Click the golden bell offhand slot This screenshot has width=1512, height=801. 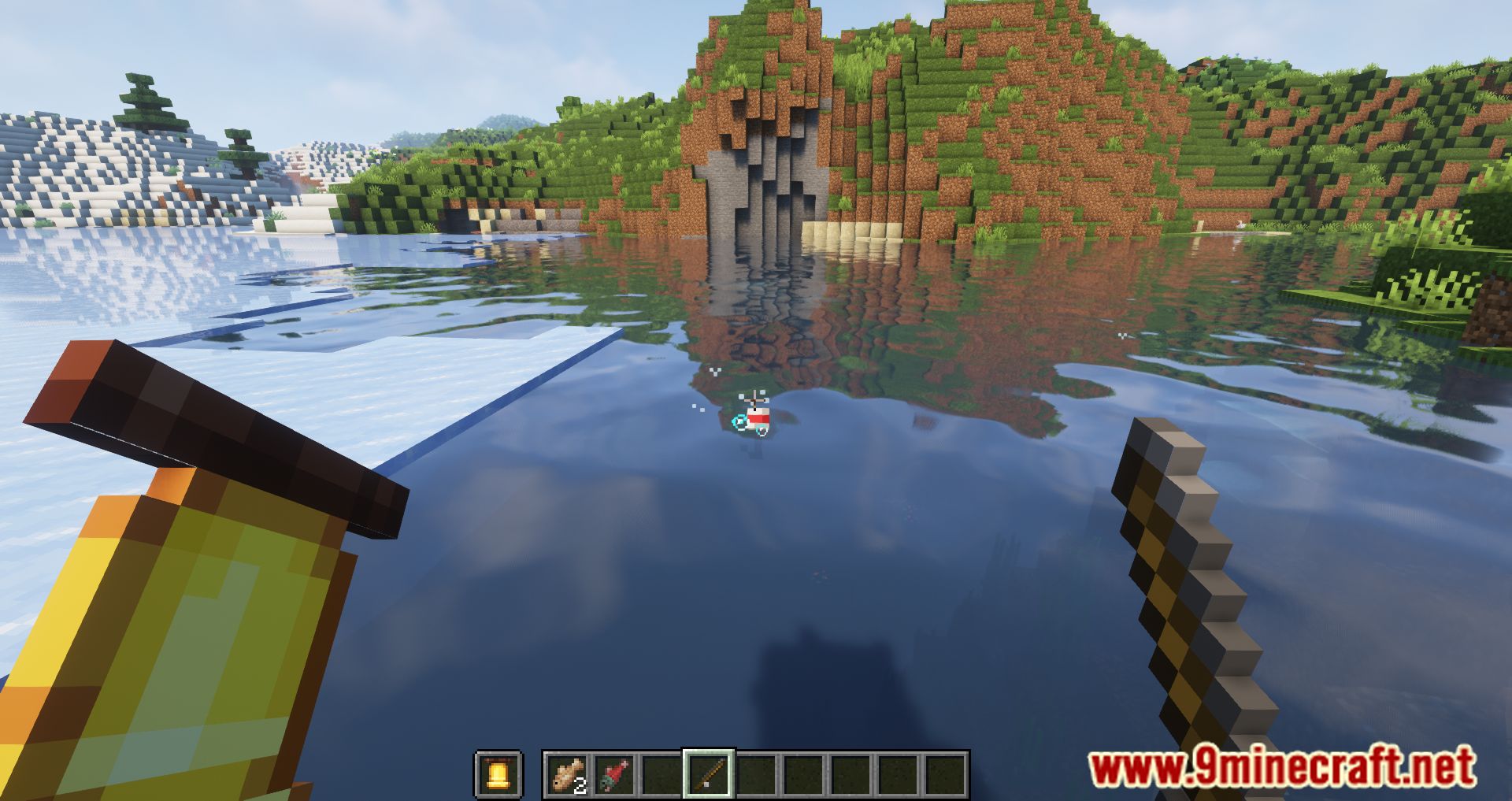click(498, 774)
